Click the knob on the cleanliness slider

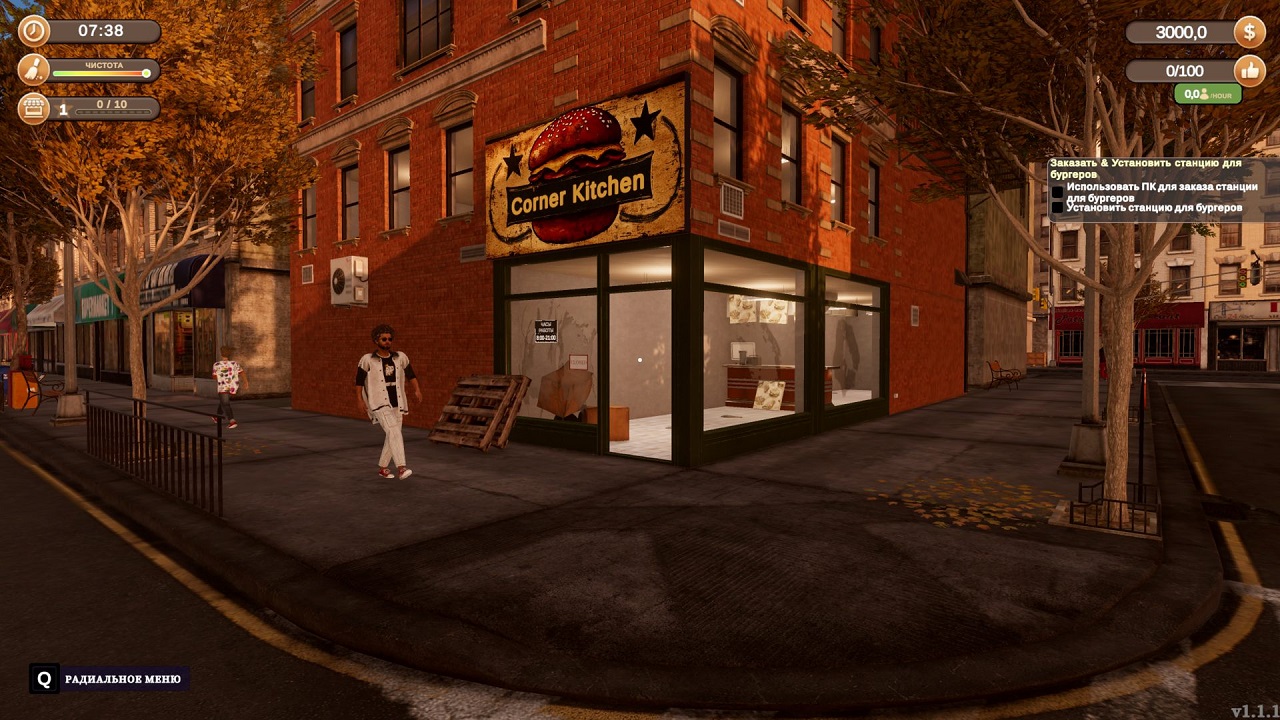(148, 74)
